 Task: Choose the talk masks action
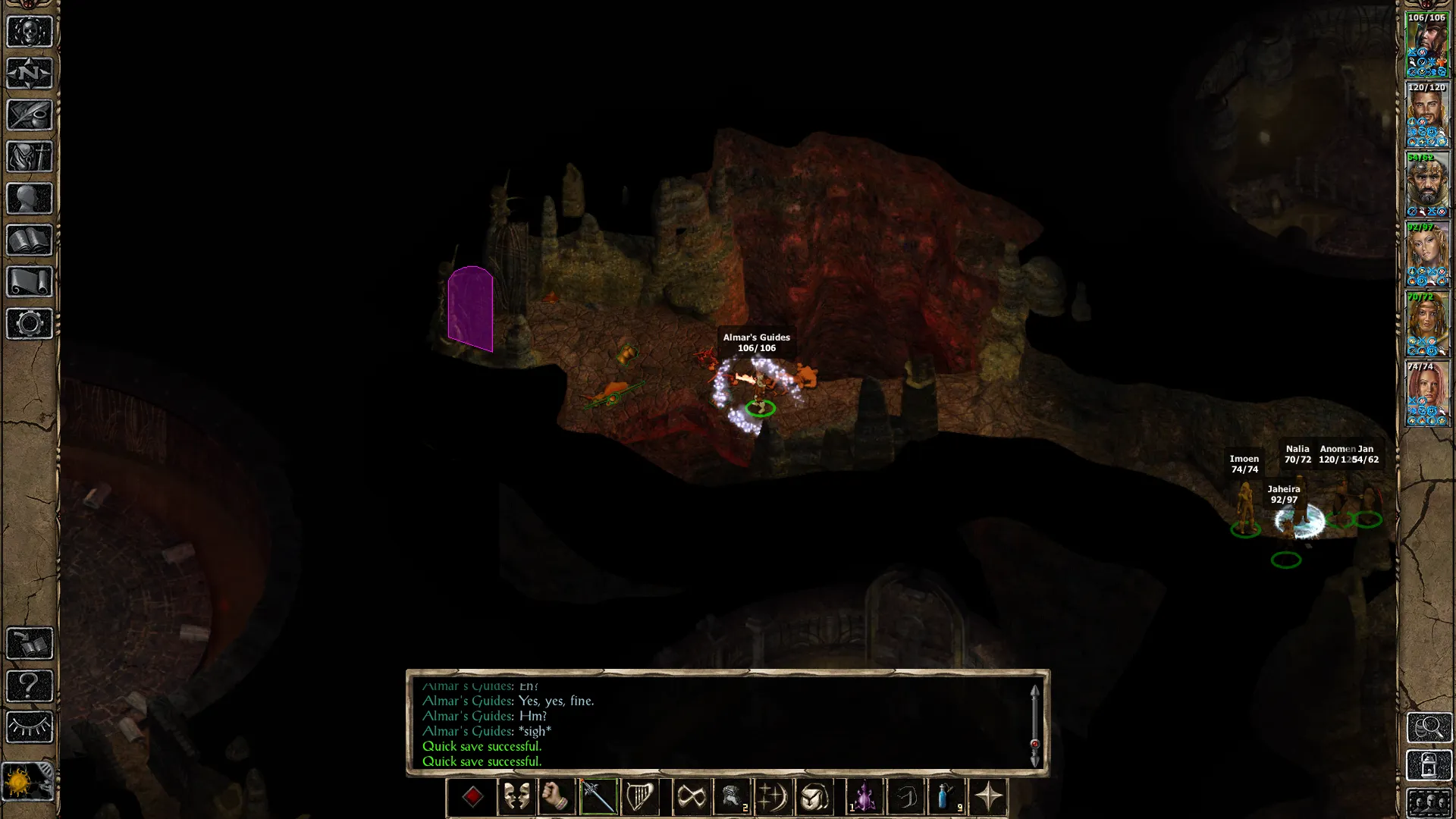(516, 797)
